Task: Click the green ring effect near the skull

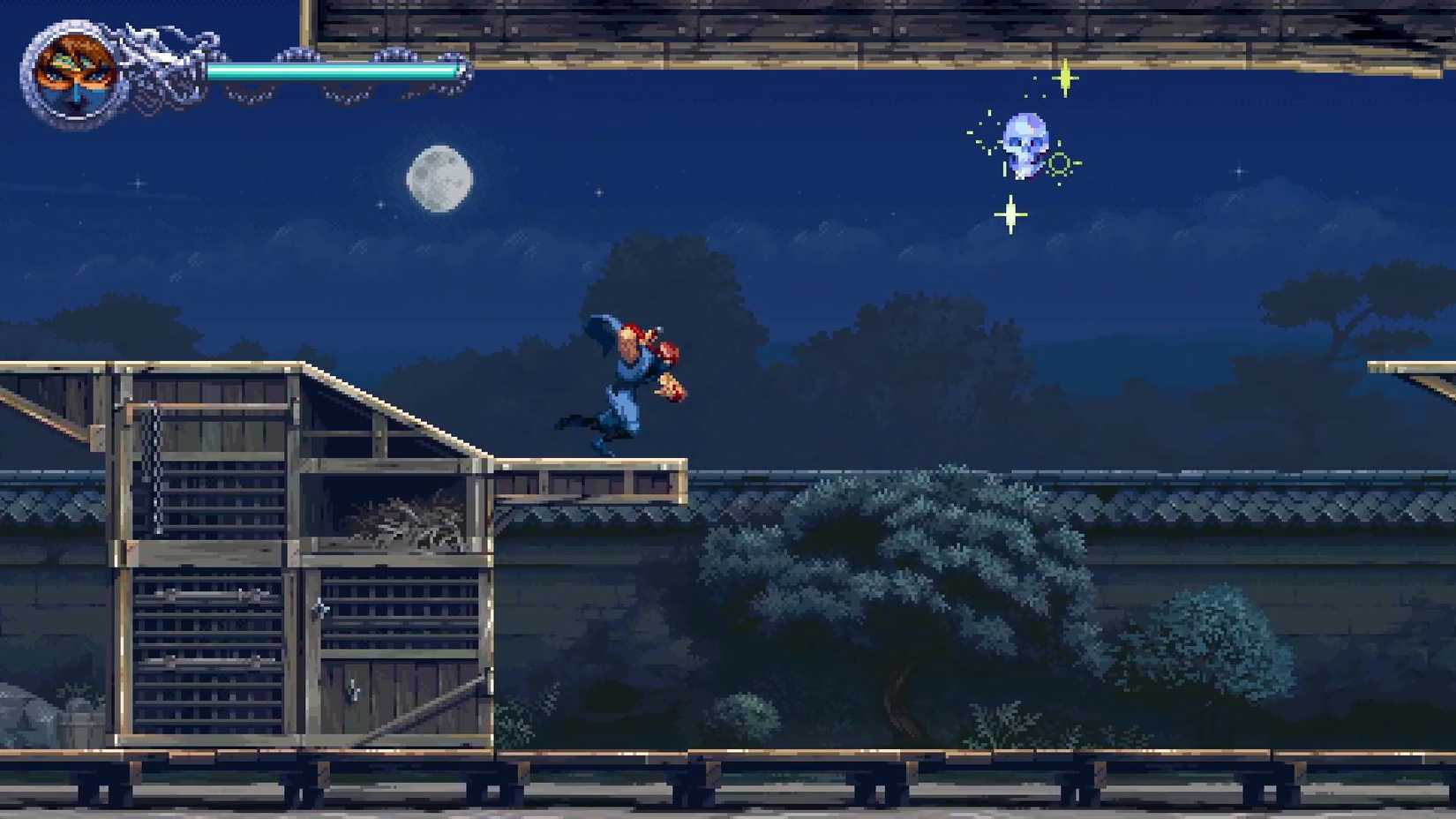Action: tap(1060, 163)
